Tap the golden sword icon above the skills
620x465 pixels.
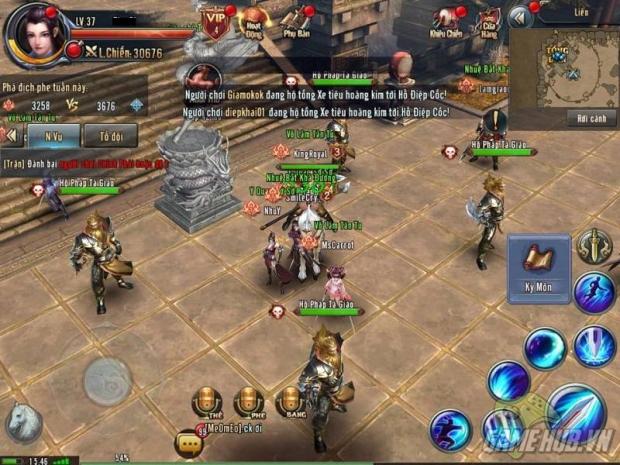click(594, 245)
